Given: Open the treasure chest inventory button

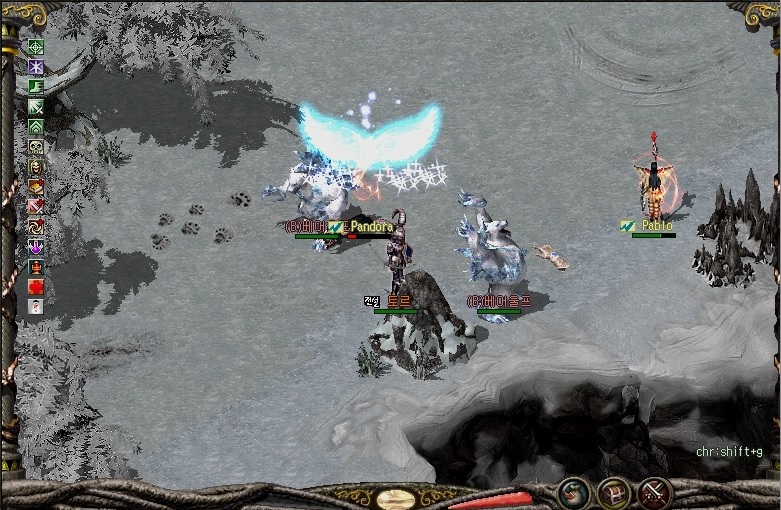Looking at the screenshot, I should point(613,492).
